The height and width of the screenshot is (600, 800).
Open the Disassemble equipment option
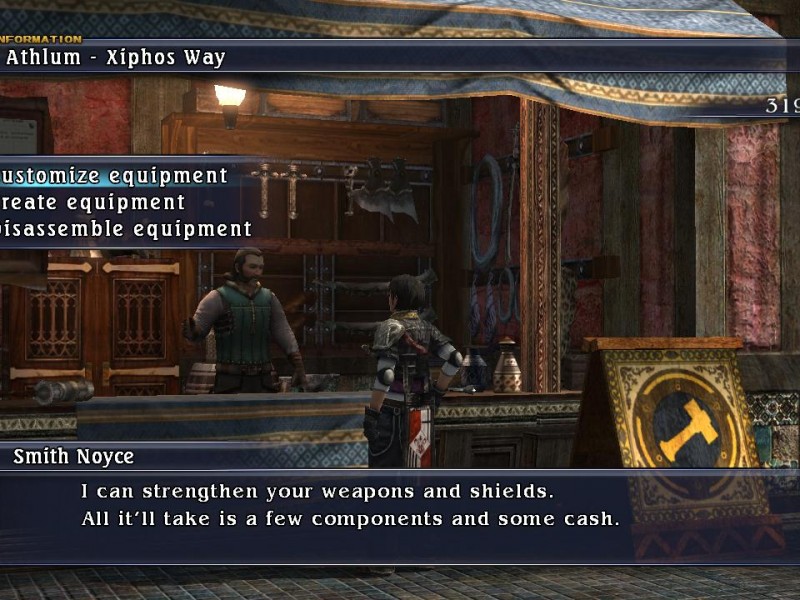pyautogui.click(x=126, y=229)
